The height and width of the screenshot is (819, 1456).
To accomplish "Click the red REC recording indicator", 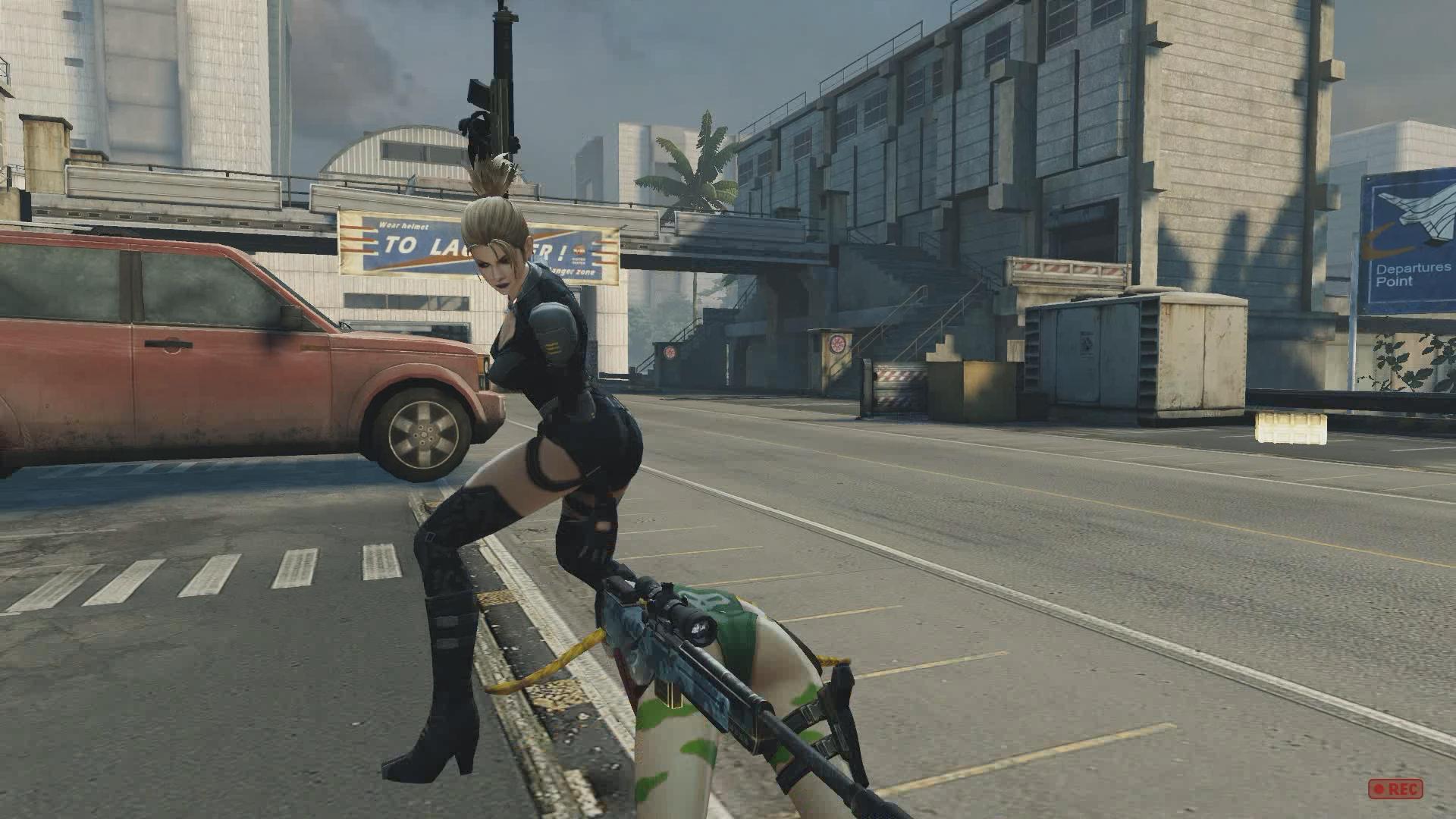I will [x=1395, y=789].
